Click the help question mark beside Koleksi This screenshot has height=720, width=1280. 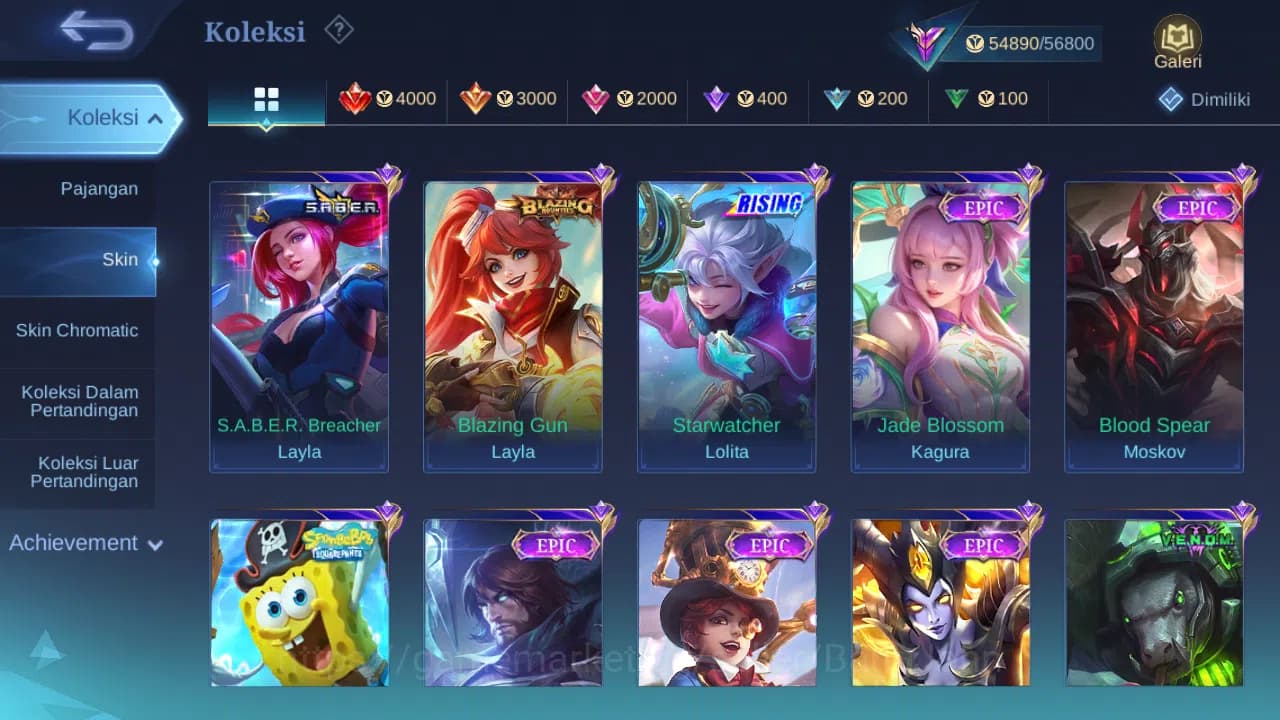click(x=338, y=31)
